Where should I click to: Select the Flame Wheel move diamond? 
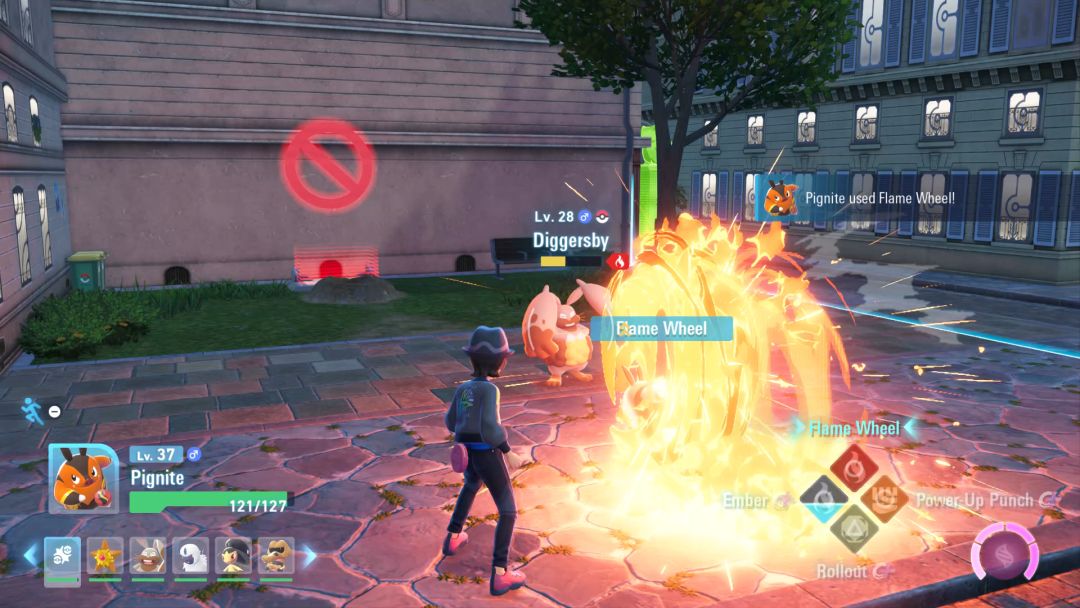coord(854,464)
